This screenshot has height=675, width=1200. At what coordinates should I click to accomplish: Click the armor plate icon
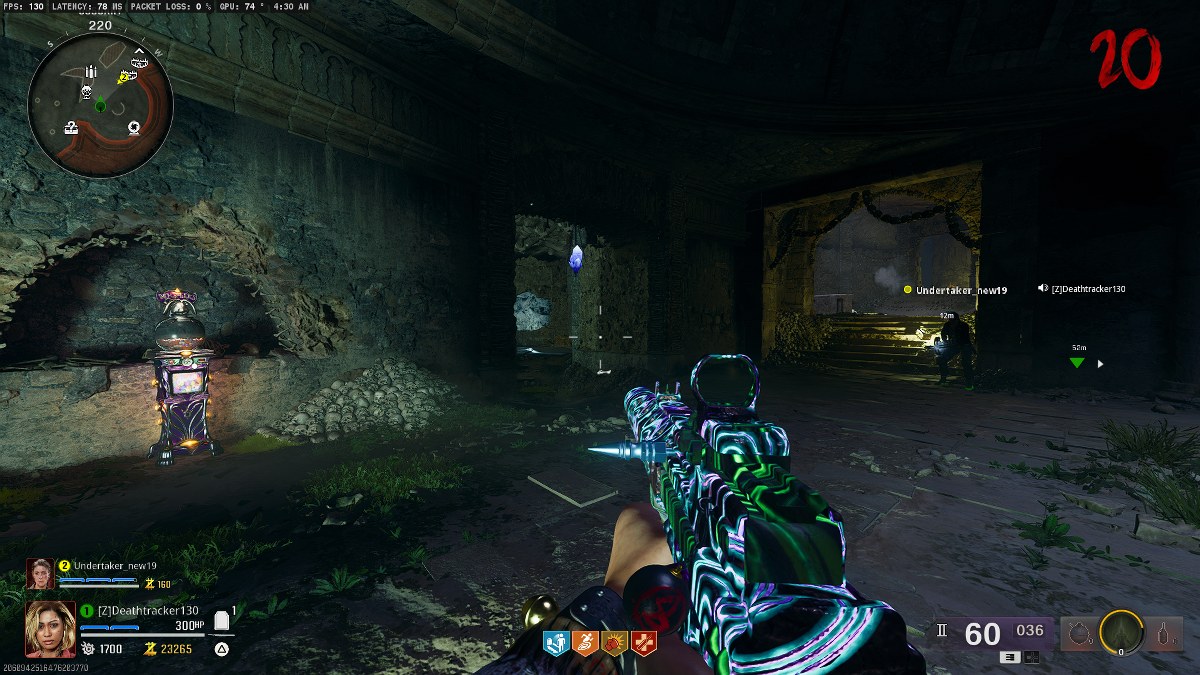(x=222, y=622)
